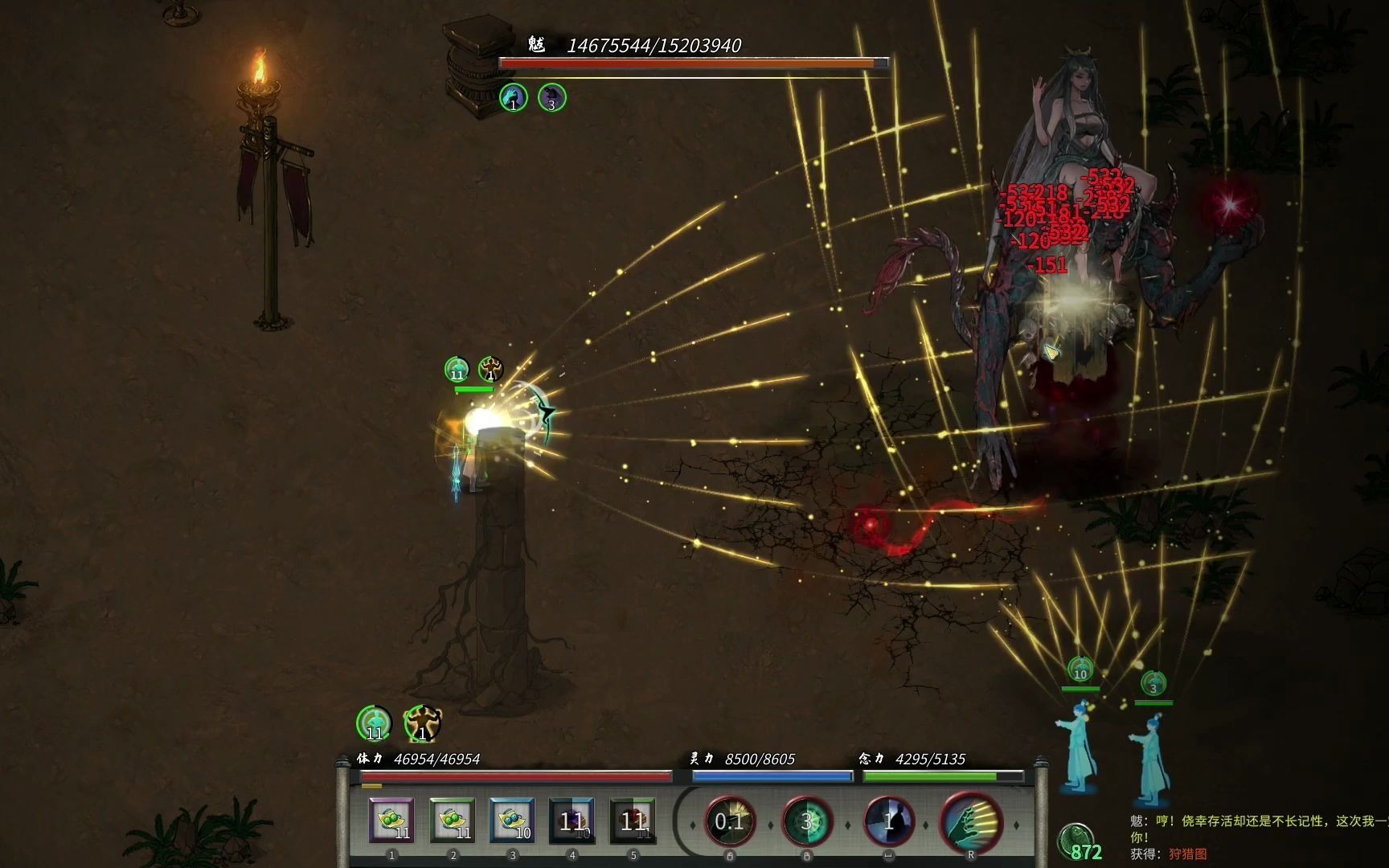Screen dimensions: 1389x868
Task: Use the green-framed pill item in slot 2
Action: point(453,821)
